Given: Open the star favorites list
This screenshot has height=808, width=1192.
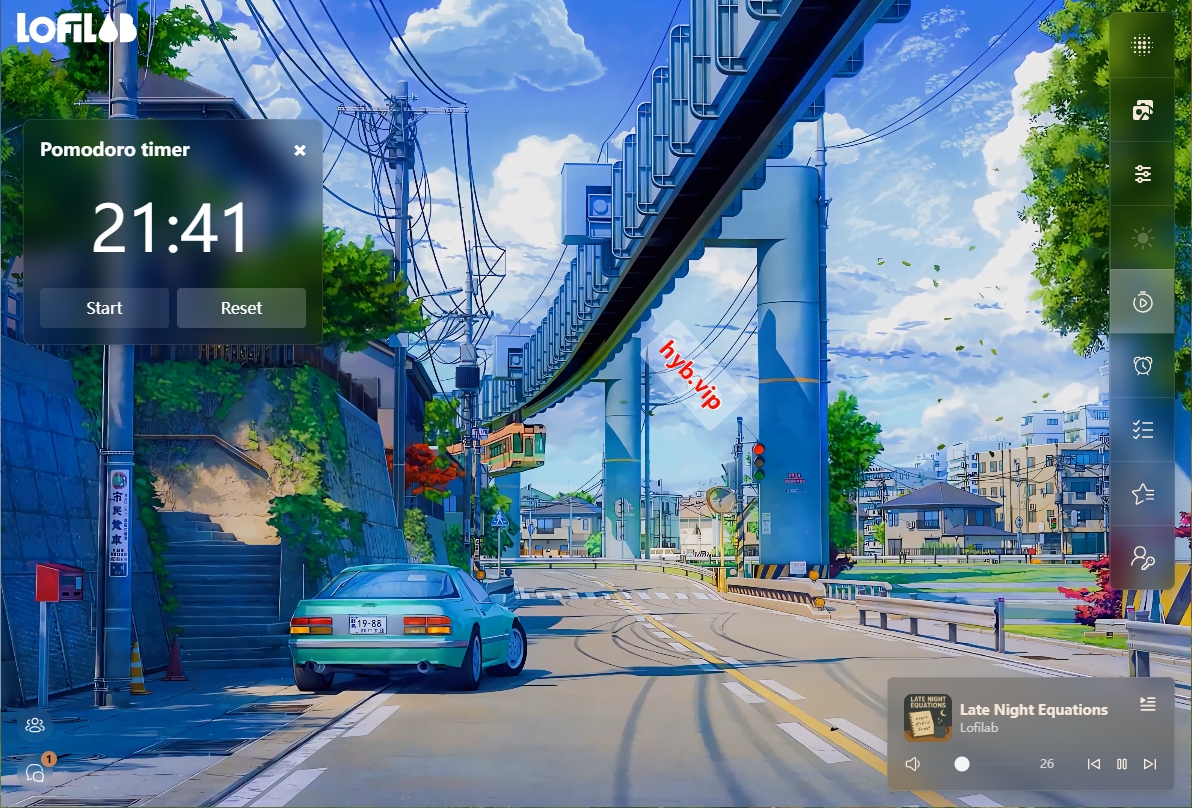Looking at the screenshot, I should coord(1142,493).
